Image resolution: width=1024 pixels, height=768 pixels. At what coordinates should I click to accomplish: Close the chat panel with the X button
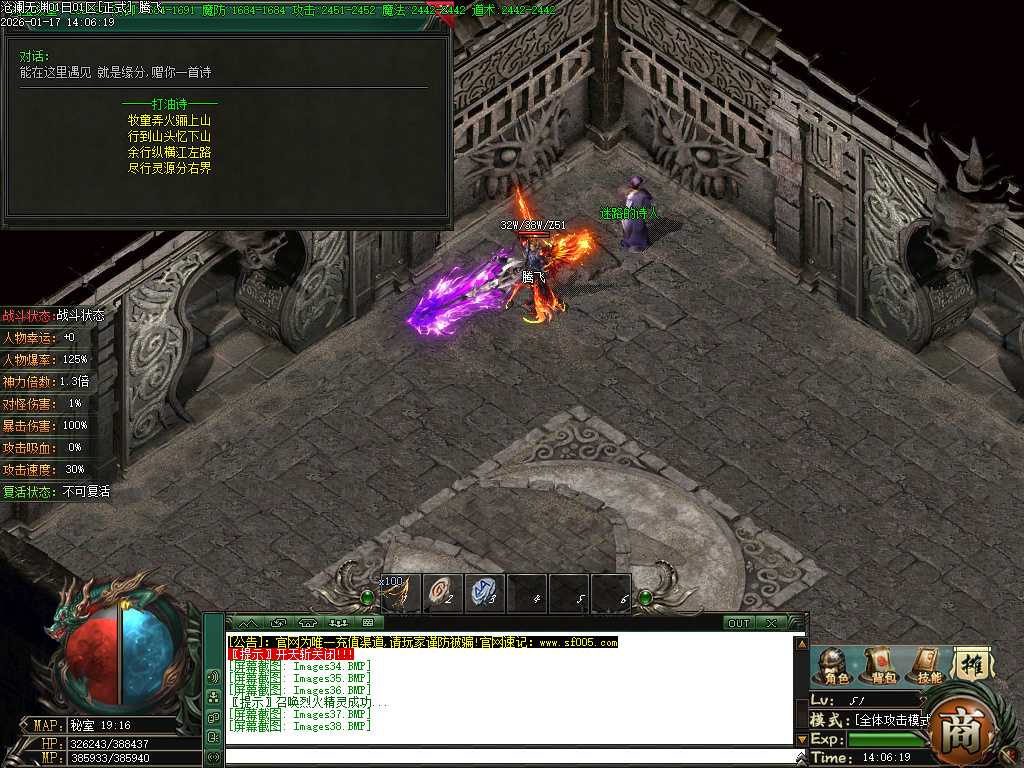(771, 623)
